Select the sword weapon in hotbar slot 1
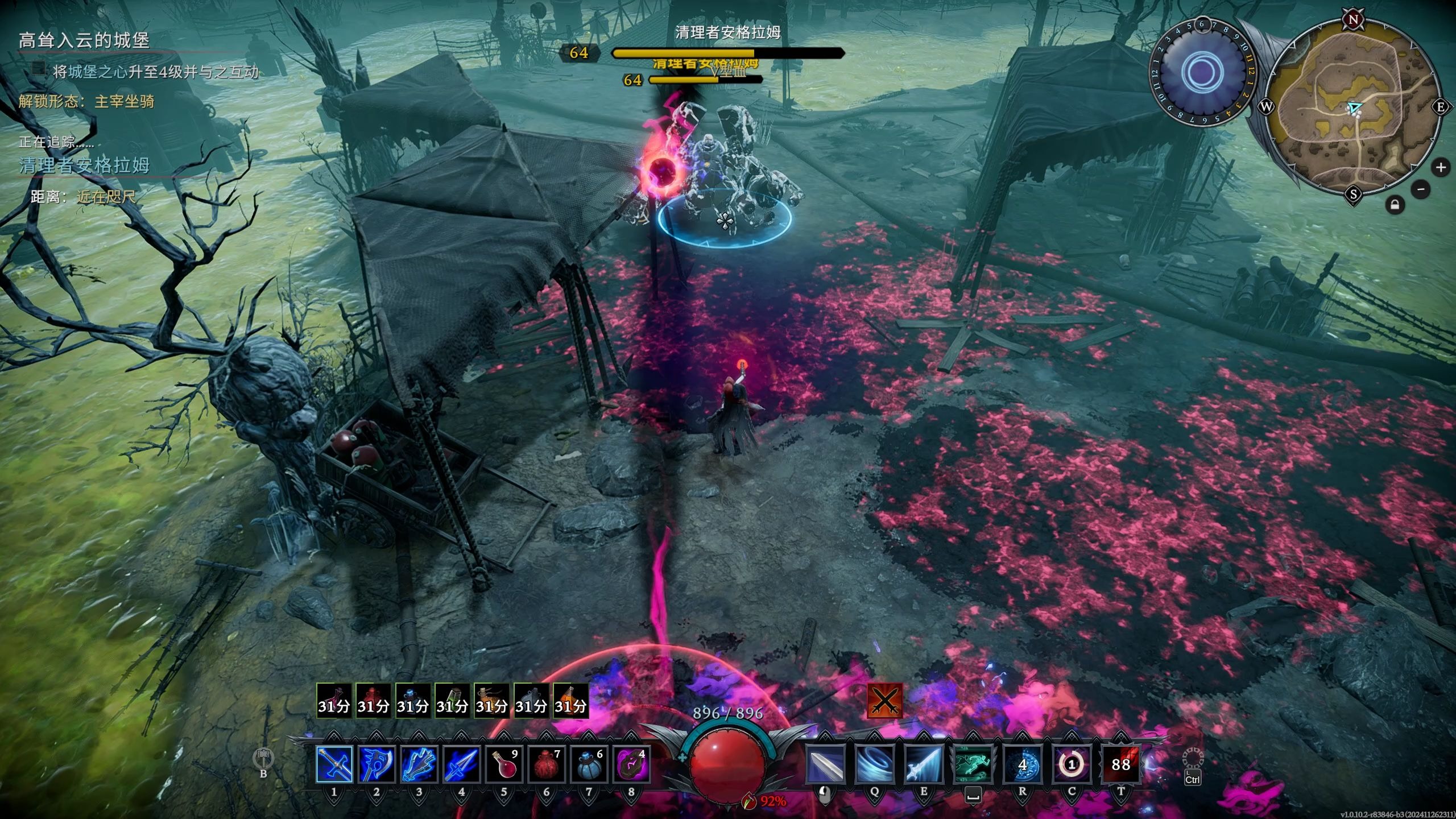Screen dimensions: 1456x819 334,764
